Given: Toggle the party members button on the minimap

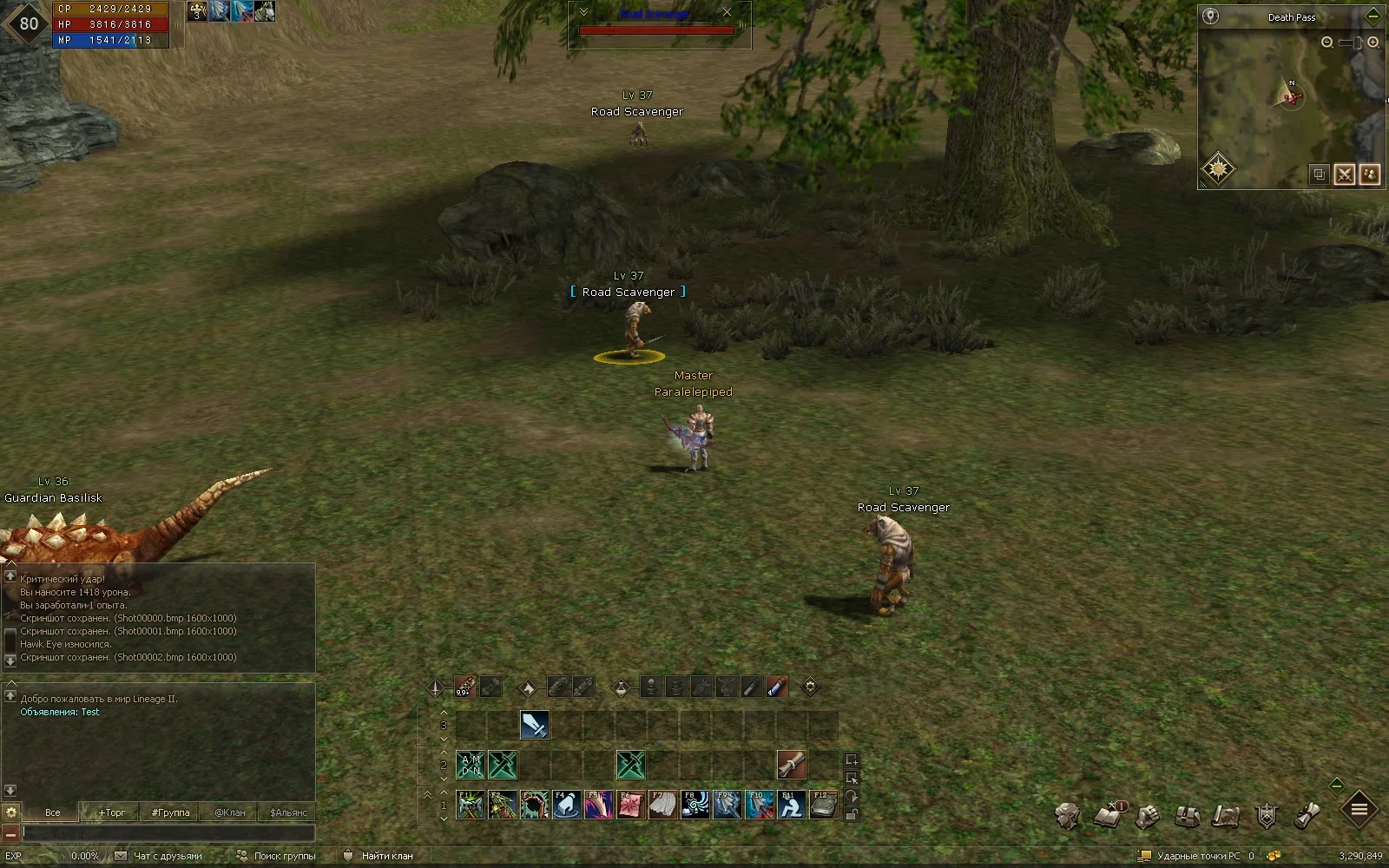Looking at the screenshot, I should (1370, 174).
